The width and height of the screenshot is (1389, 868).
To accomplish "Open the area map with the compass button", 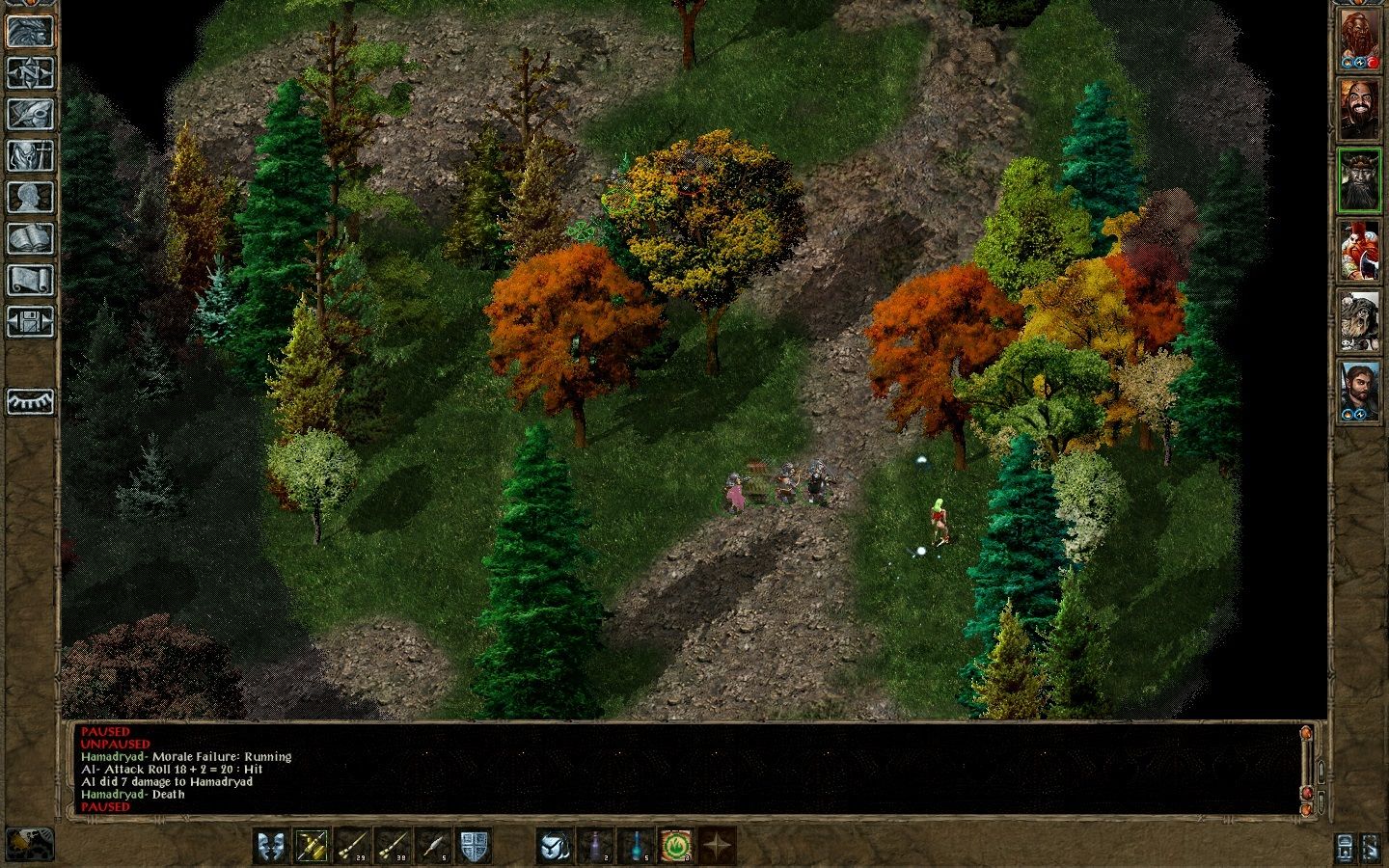I will [x=30, y=72].
